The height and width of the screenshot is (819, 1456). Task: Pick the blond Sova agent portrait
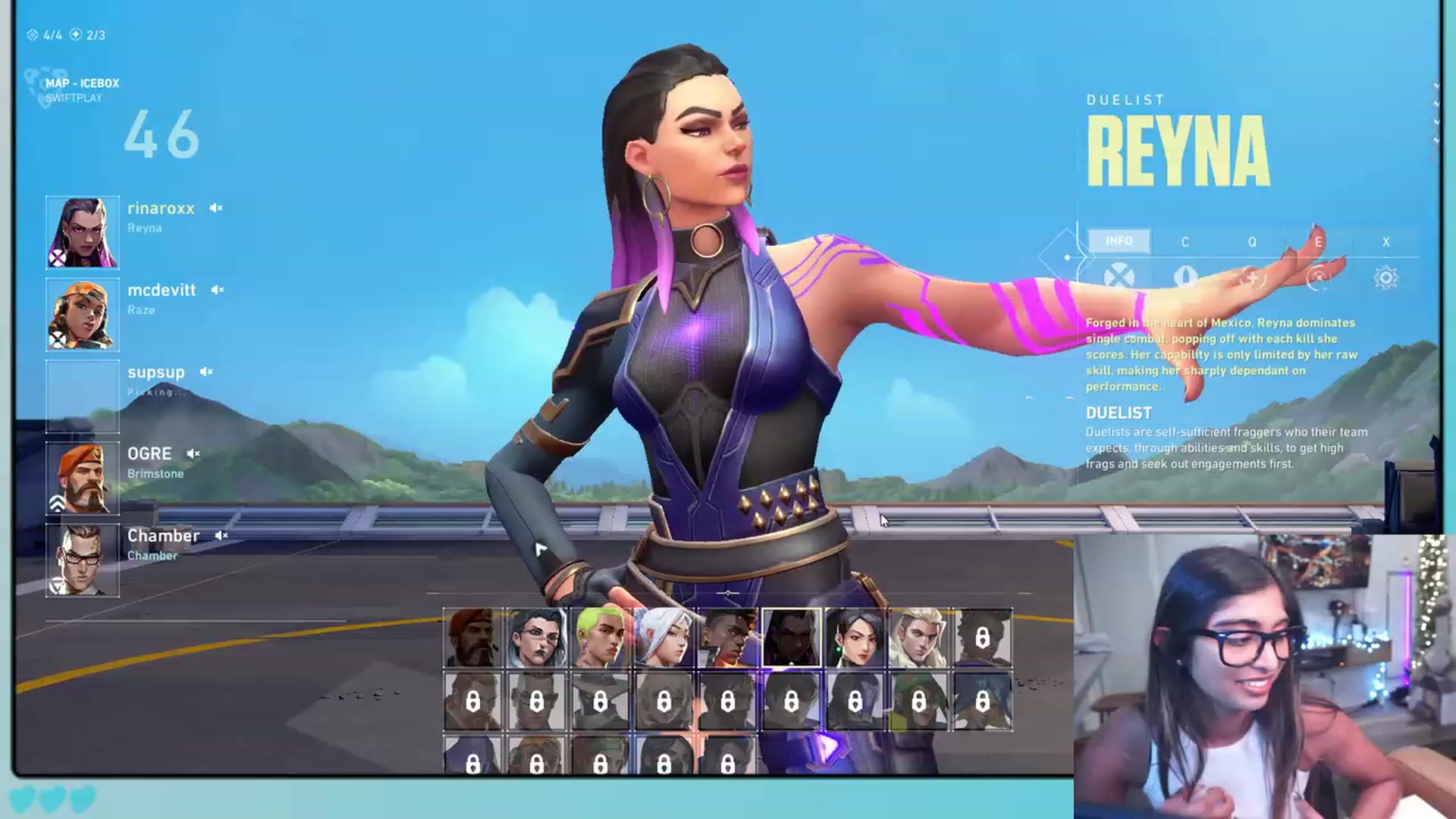[x=918, y=638]
